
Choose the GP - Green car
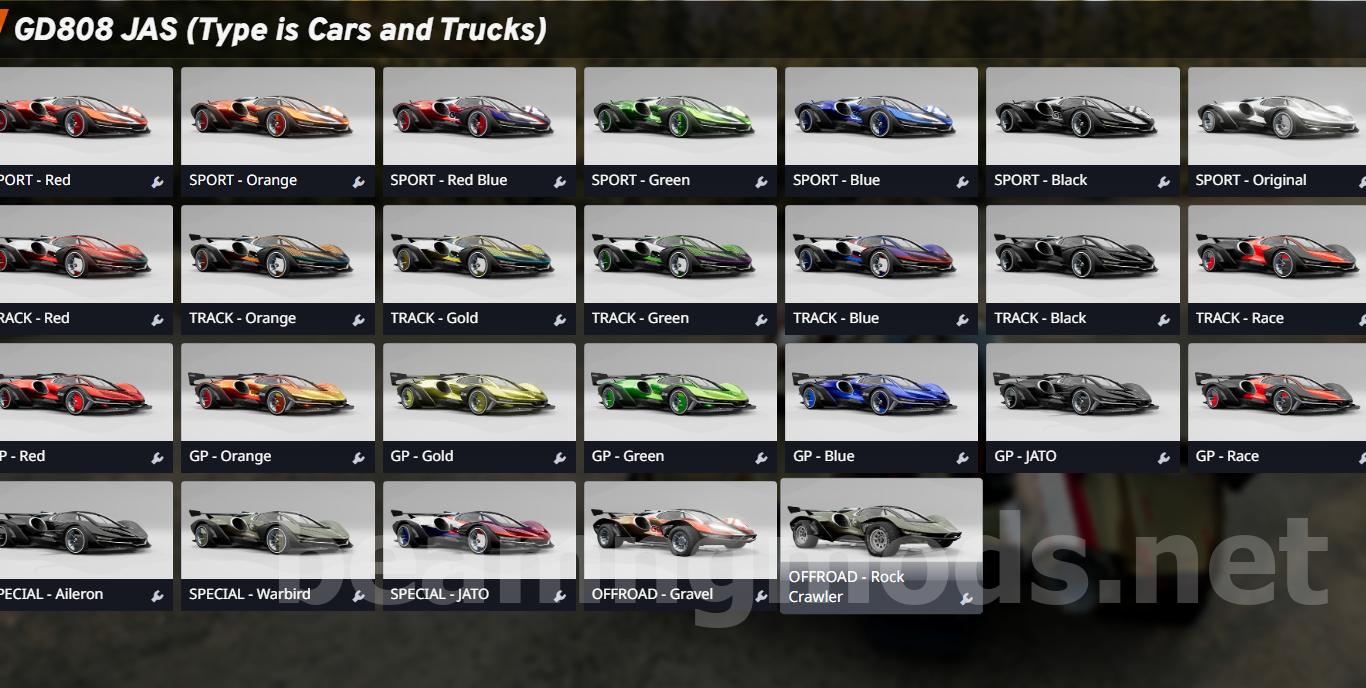(680, 394)
